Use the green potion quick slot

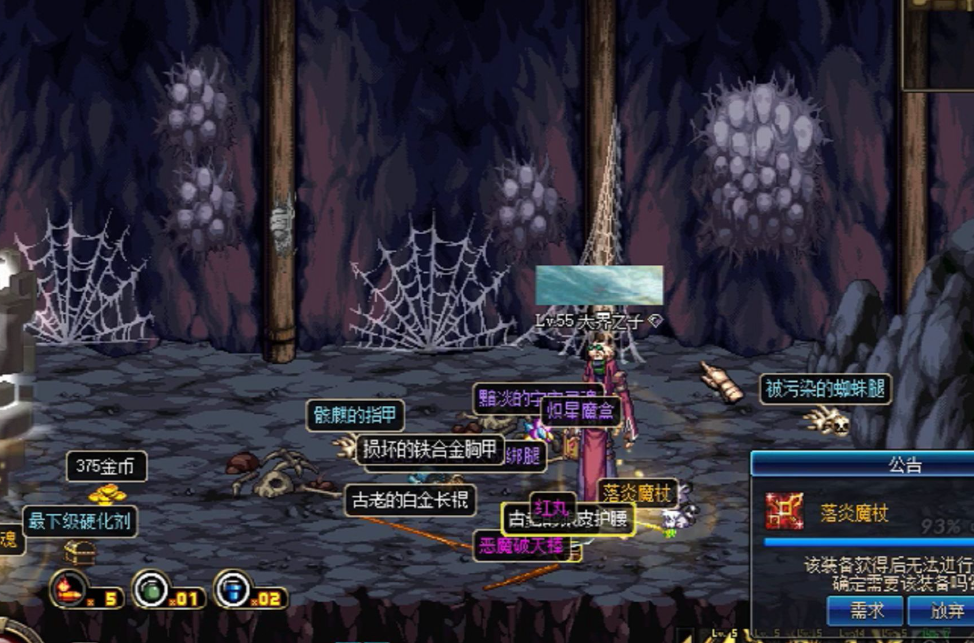tap(151, 588)
